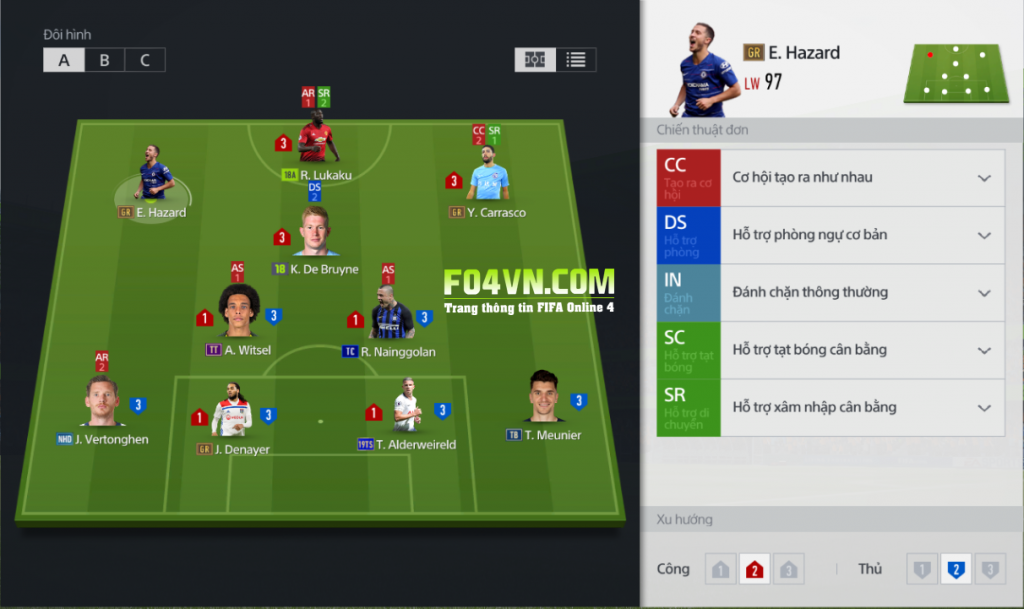
Task: Switch to squad tab A
Action: (64, 60)
